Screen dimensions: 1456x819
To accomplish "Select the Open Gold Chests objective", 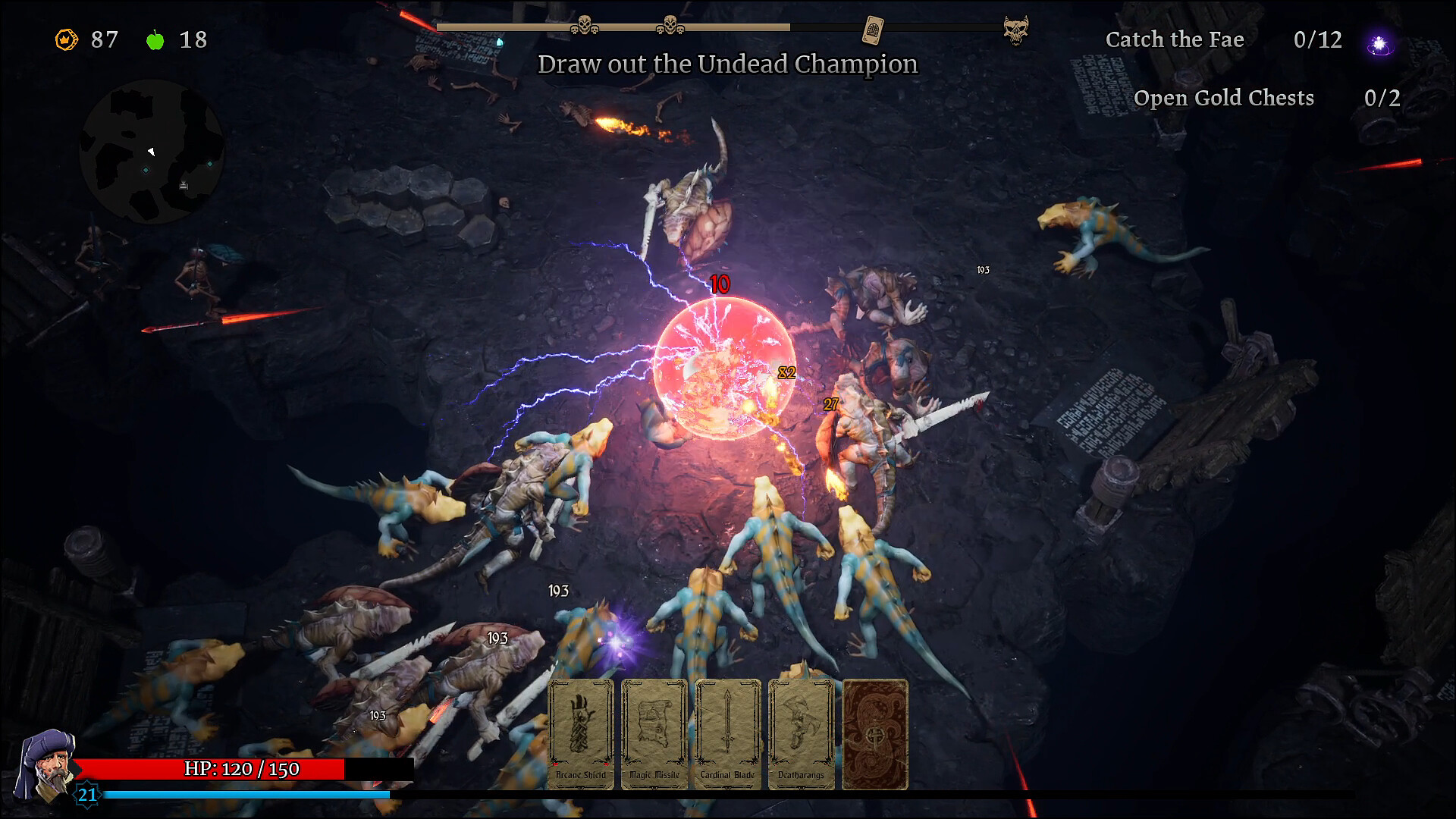I will coord(1223,98).
